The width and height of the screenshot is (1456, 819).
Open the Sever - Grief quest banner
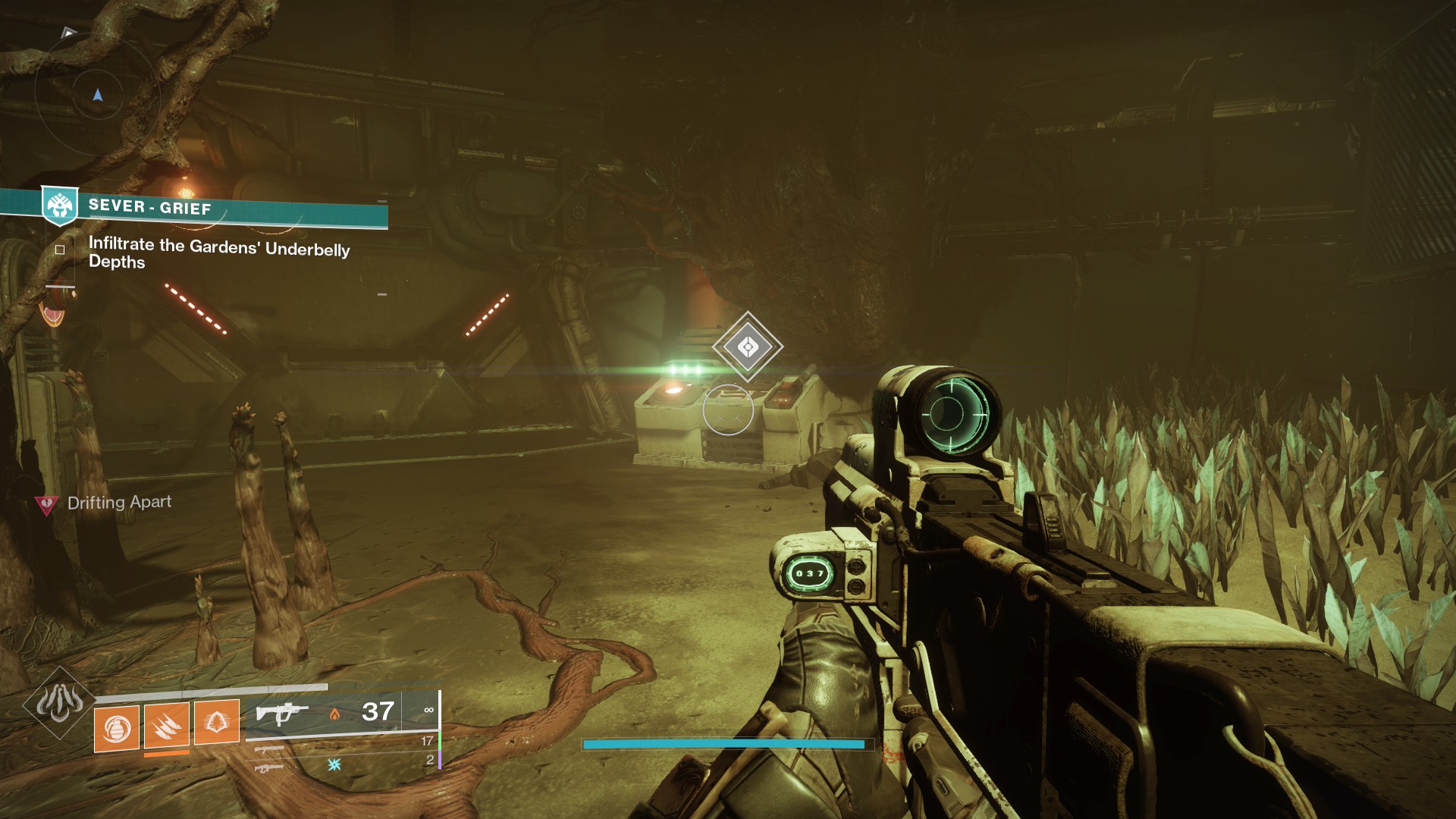tap(227, 208)
